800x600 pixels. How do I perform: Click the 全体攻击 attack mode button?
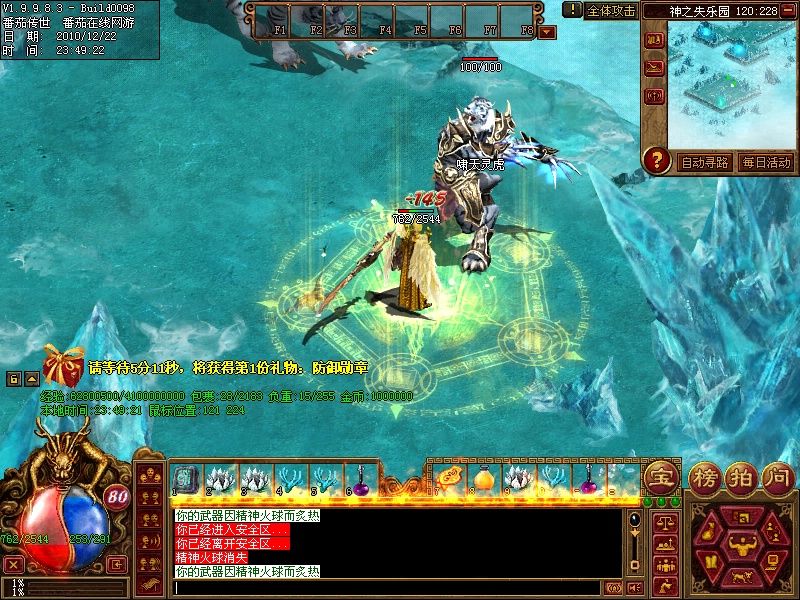612,10
